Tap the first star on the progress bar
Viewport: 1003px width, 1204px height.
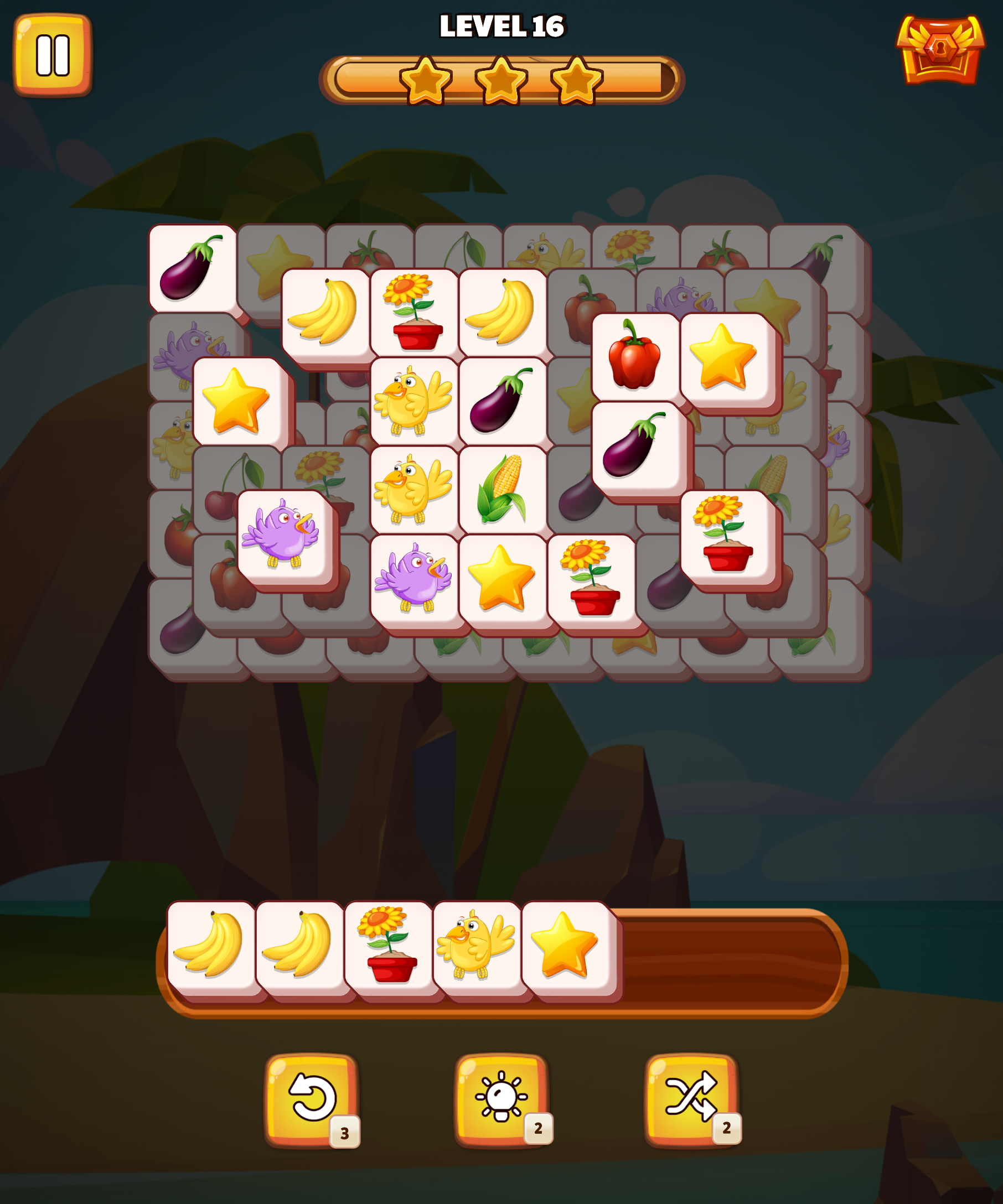click(427, 80)
